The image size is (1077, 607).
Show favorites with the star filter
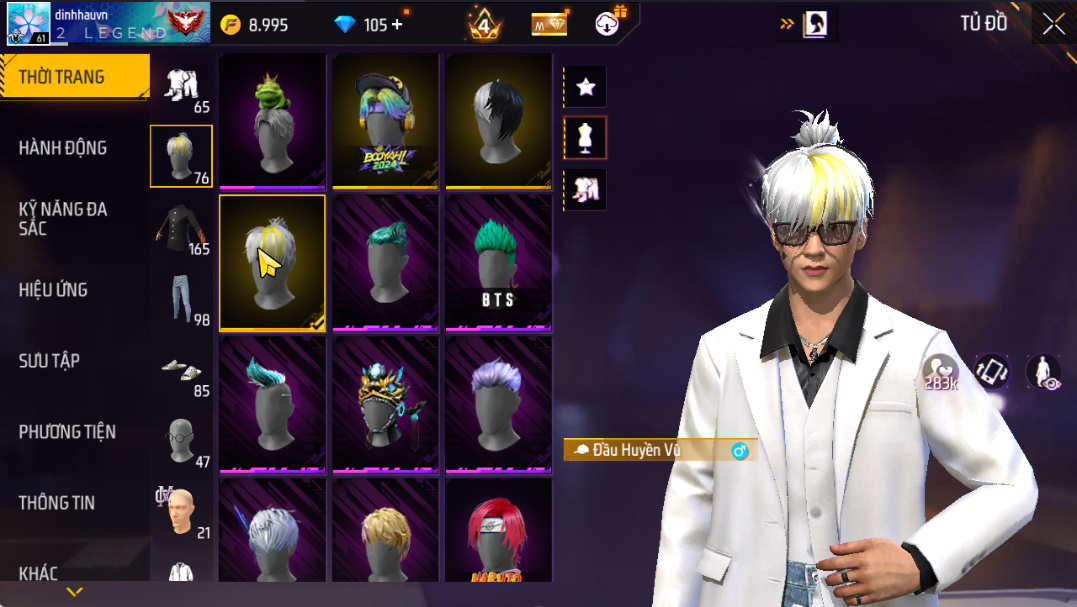coord(586,87)
